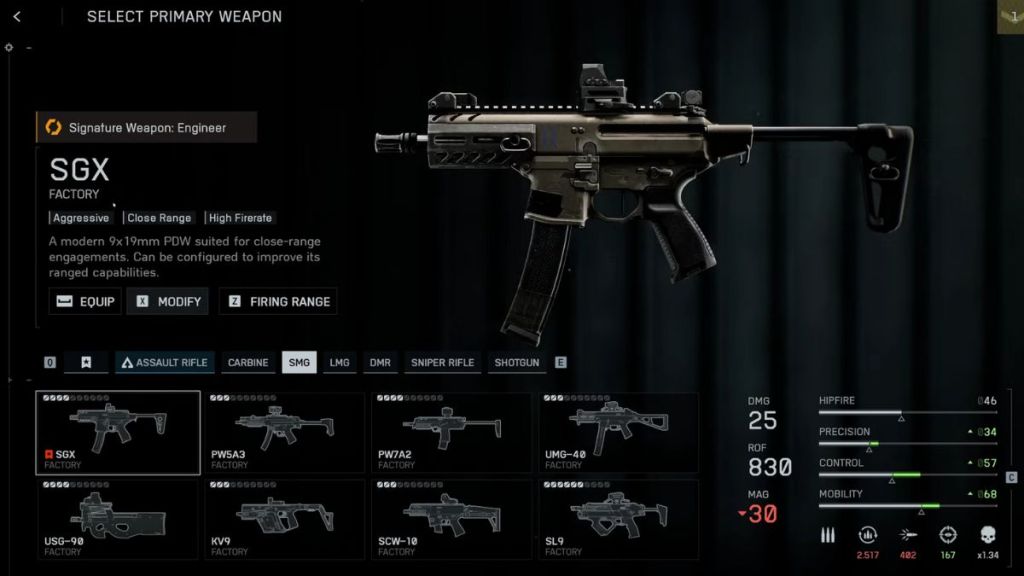Show the bookmarked favorites tab
The width and height of the screenshot is (1024, 576).
86,362
